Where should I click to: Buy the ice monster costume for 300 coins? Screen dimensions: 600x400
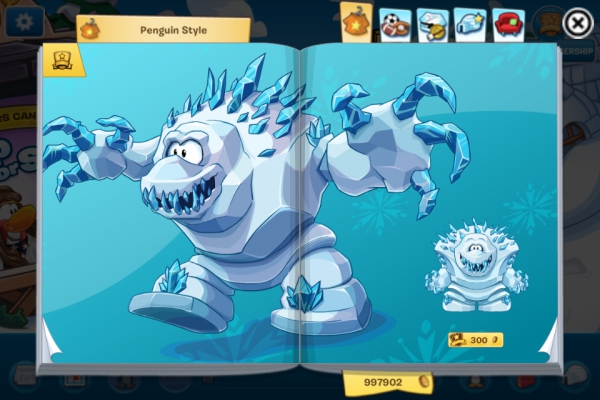click(x=475, y=340)
